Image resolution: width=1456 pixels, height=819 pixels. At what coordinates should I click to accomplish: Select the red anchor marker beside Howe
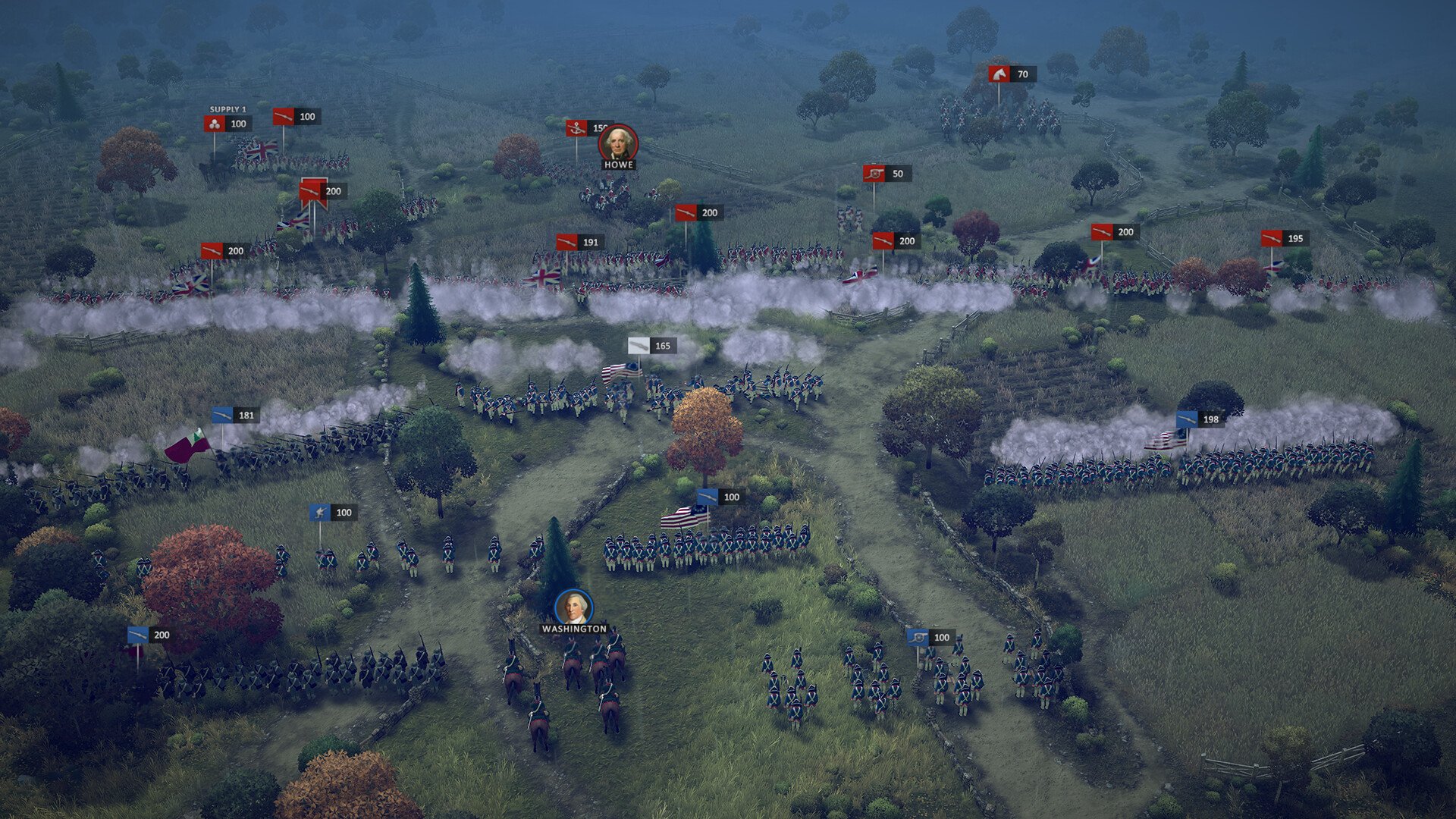(578, 129)
